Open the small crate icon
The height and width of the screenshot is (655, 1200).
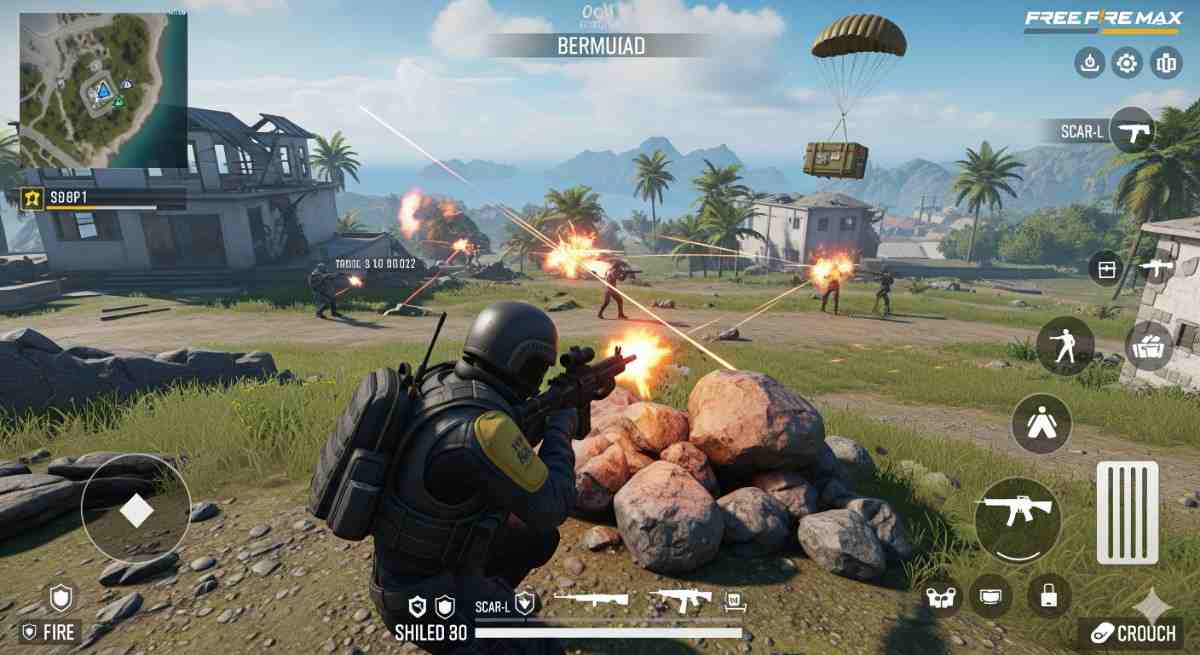pyautogui.click(x=1105, y=269)
